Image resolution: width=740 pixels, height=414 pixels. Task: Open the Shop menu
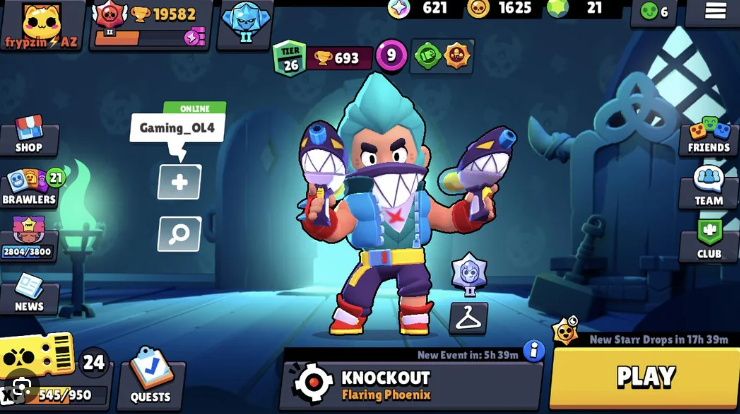click(28, 135)
